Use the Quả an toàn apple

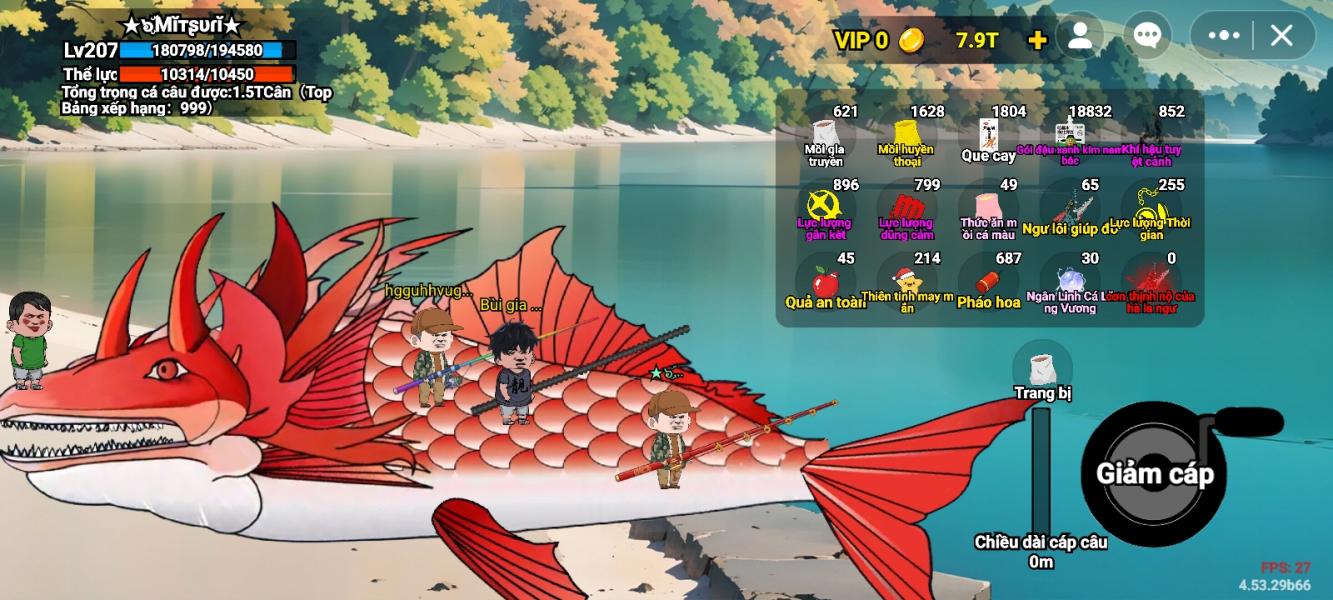point(825,283)
